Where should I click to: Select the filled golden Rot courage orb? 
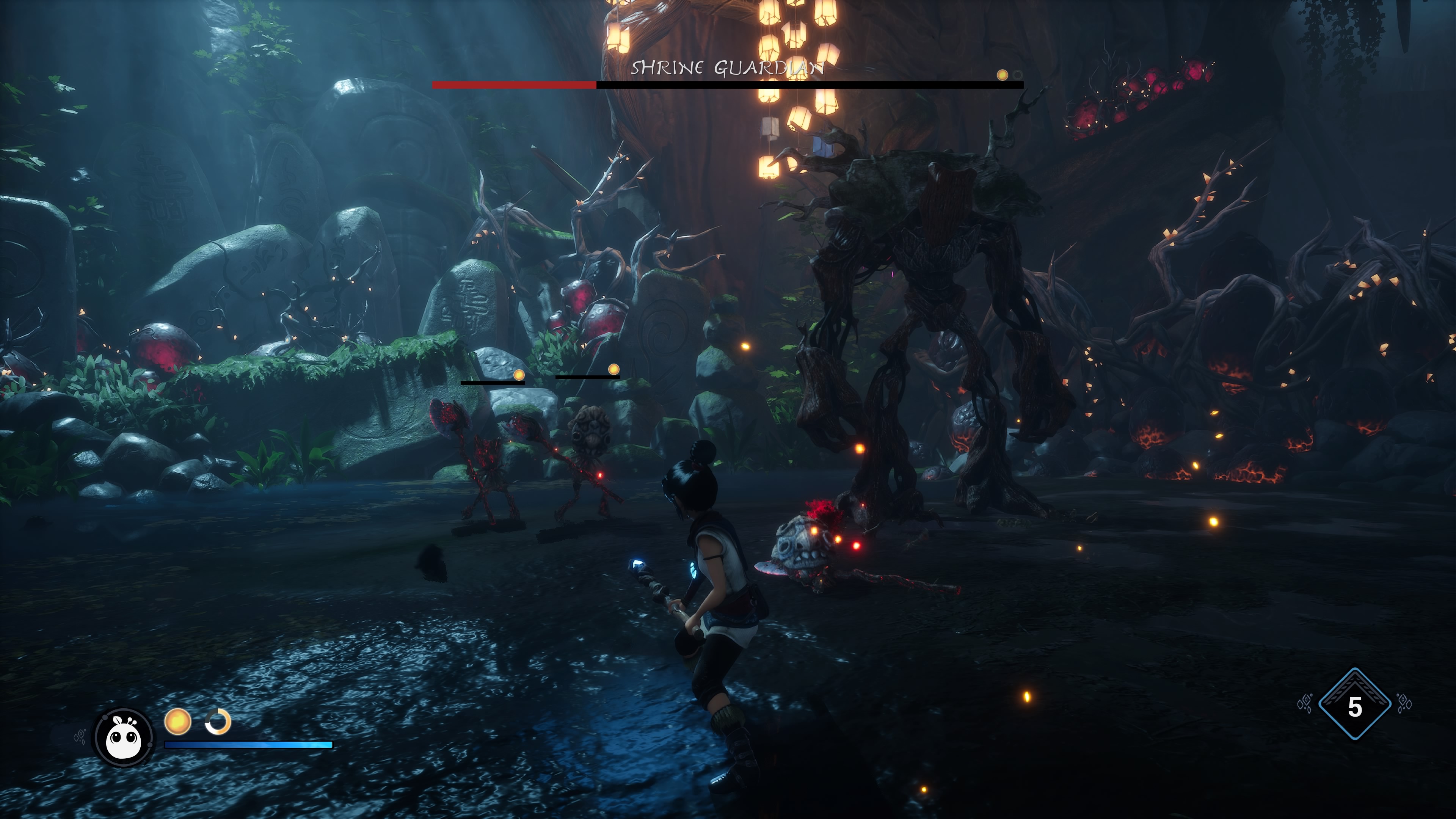177,722
